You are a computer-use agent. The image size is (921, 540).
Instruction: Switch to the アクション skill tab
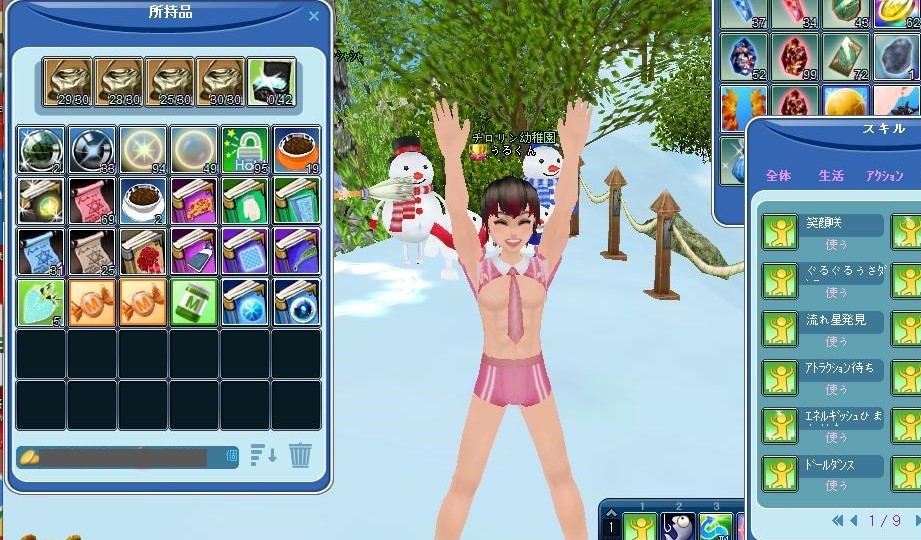(884, 176)
